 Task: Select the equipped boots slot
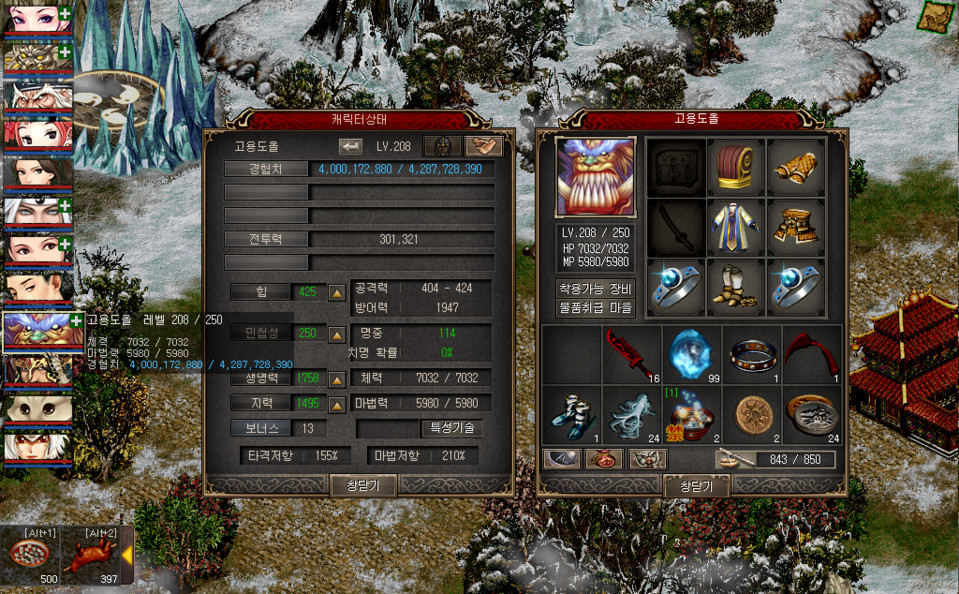tap(736, 285)
